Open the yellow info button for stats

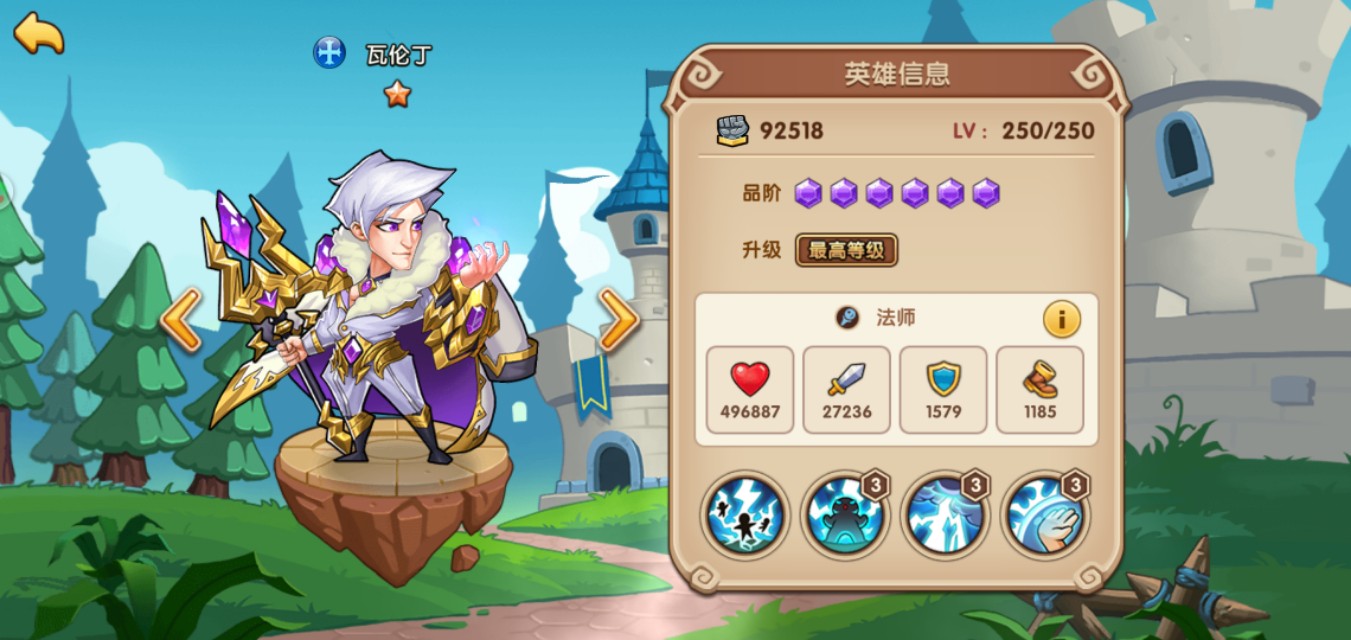point(1061,319)
